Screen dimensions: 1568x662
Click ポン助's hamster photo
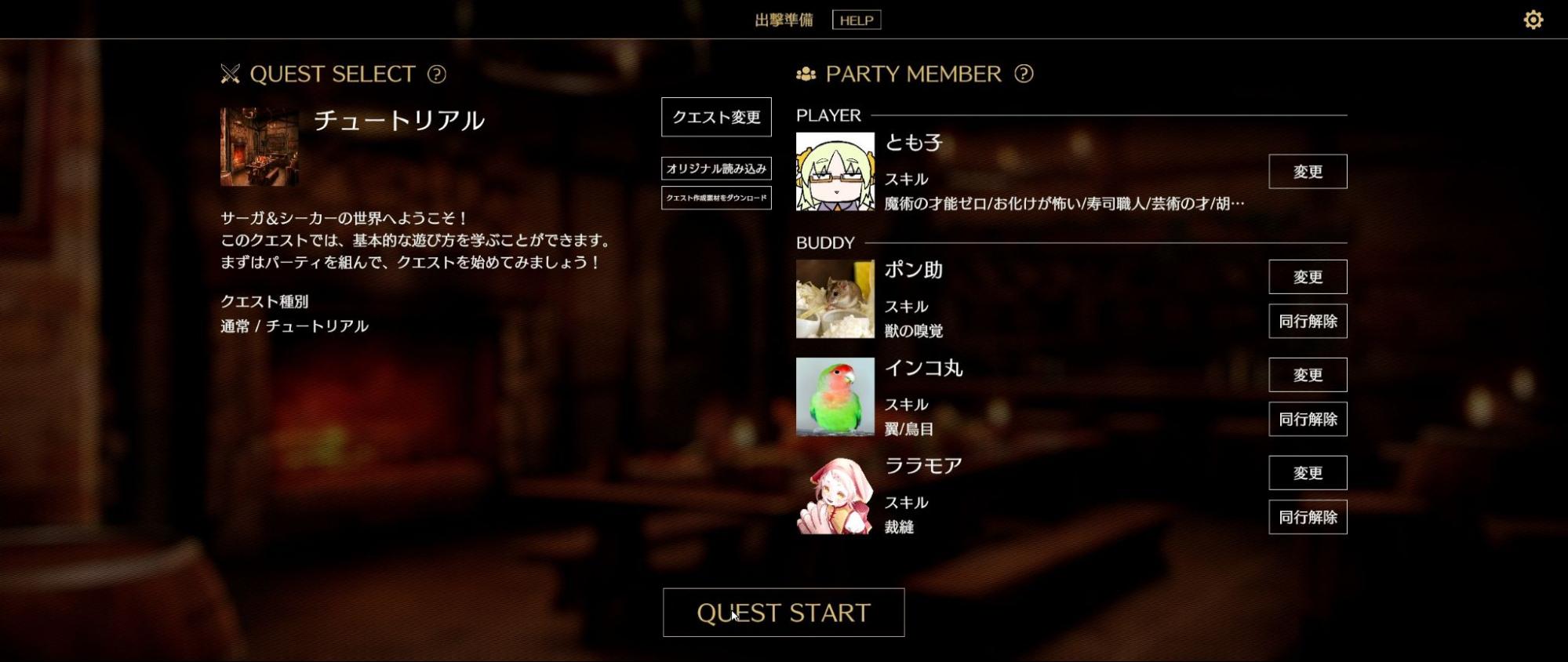[835, 298]
